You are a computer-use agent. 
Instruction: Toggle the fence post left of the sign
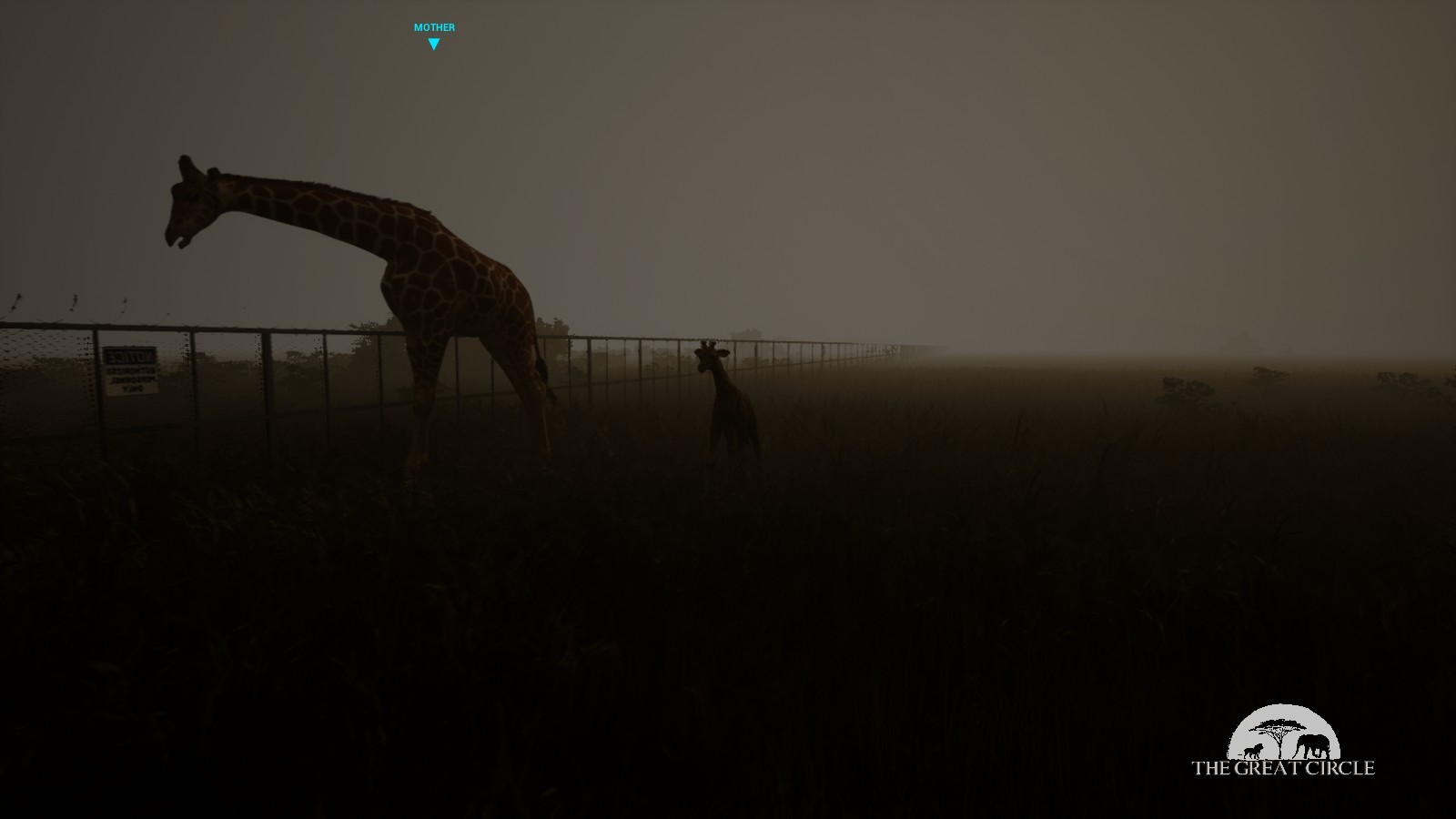97,378
